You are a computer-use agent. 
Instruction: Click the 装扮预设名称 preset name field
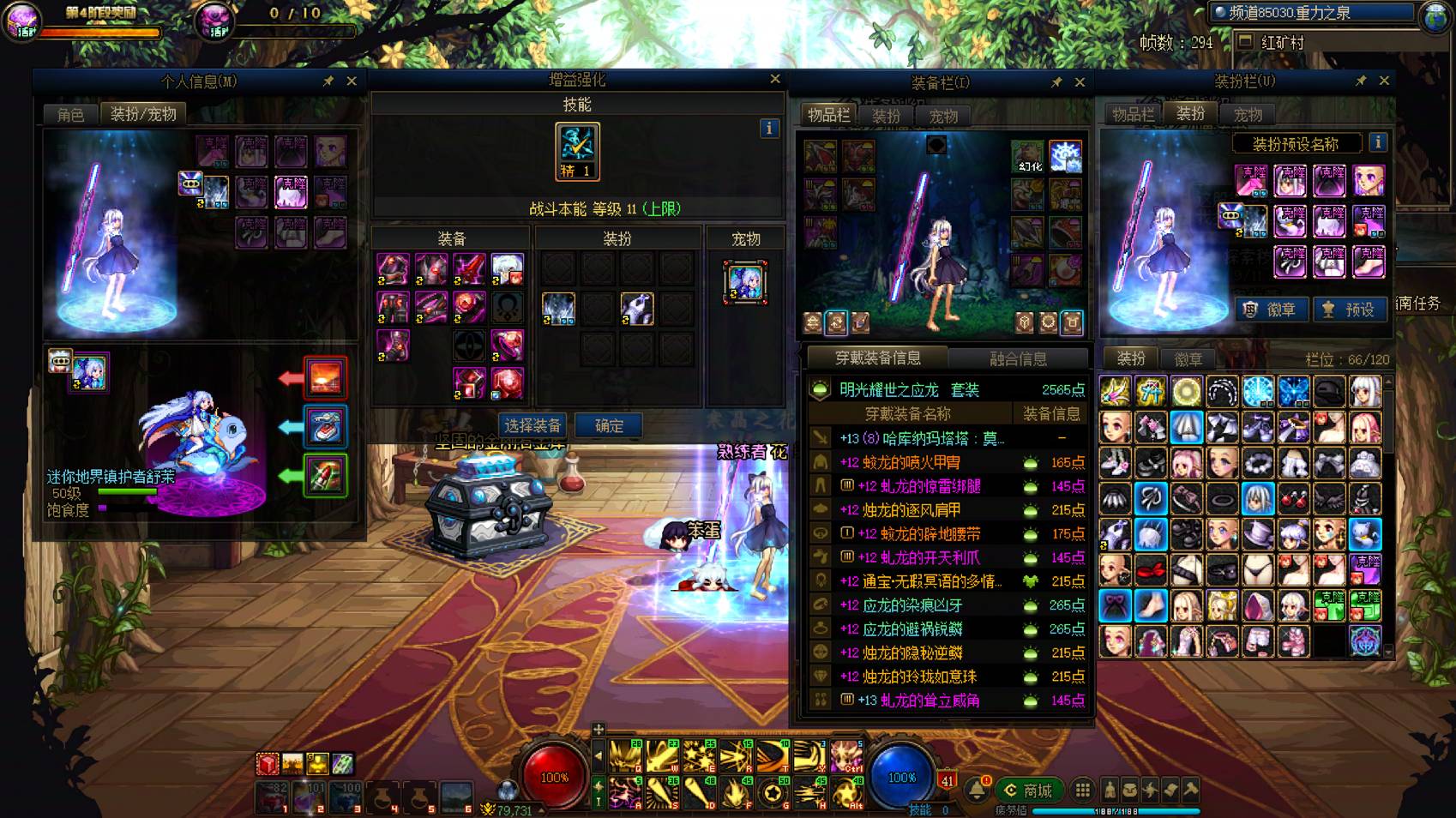click(x=1295, y=143)
